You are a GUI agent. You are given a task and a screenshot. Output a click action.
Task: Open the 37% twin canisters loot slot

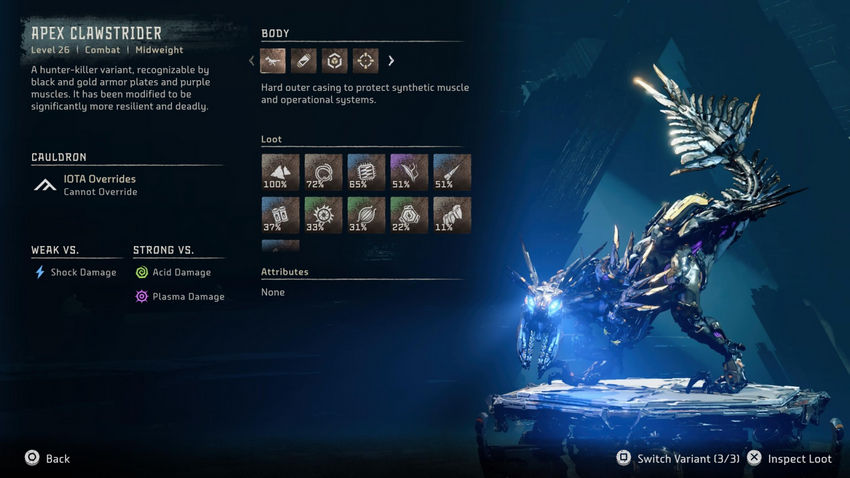(280, 215)
